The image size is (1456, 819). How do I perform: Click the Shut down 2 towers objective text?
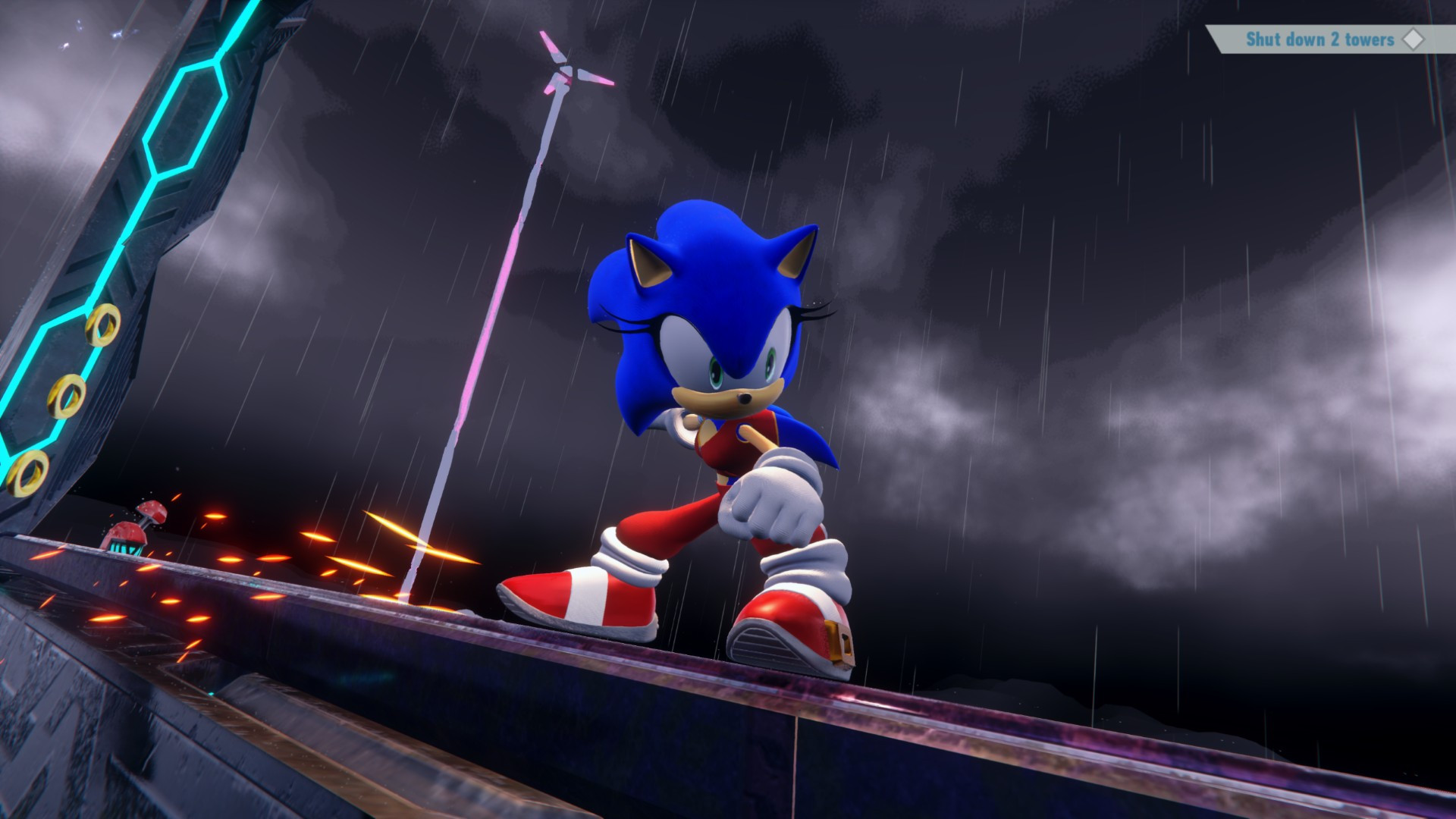pyautogui.click(x=1319, y=39)
